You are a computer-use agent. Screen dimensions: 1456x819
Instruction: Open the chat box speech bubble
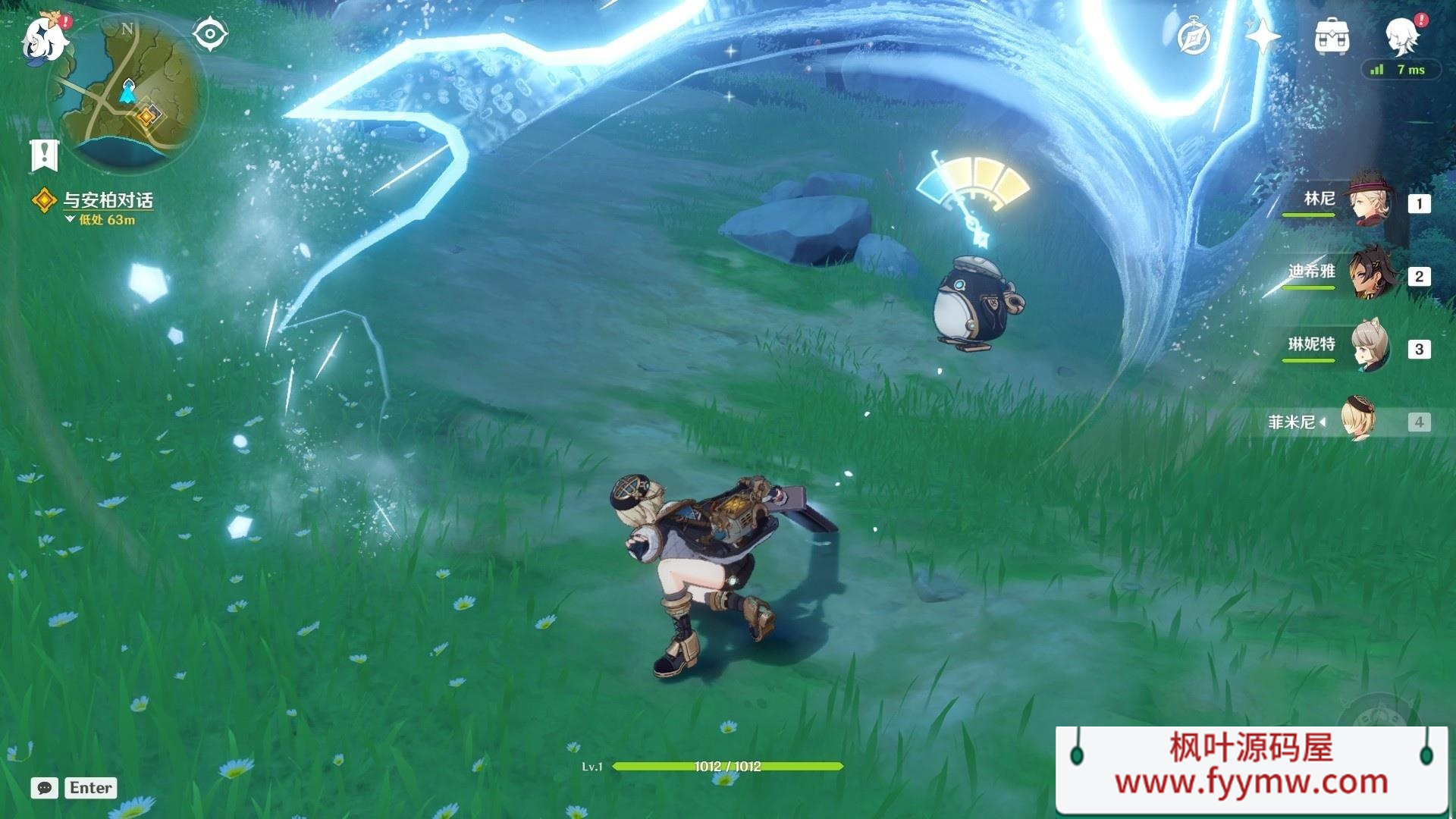(x=45, y=788)
